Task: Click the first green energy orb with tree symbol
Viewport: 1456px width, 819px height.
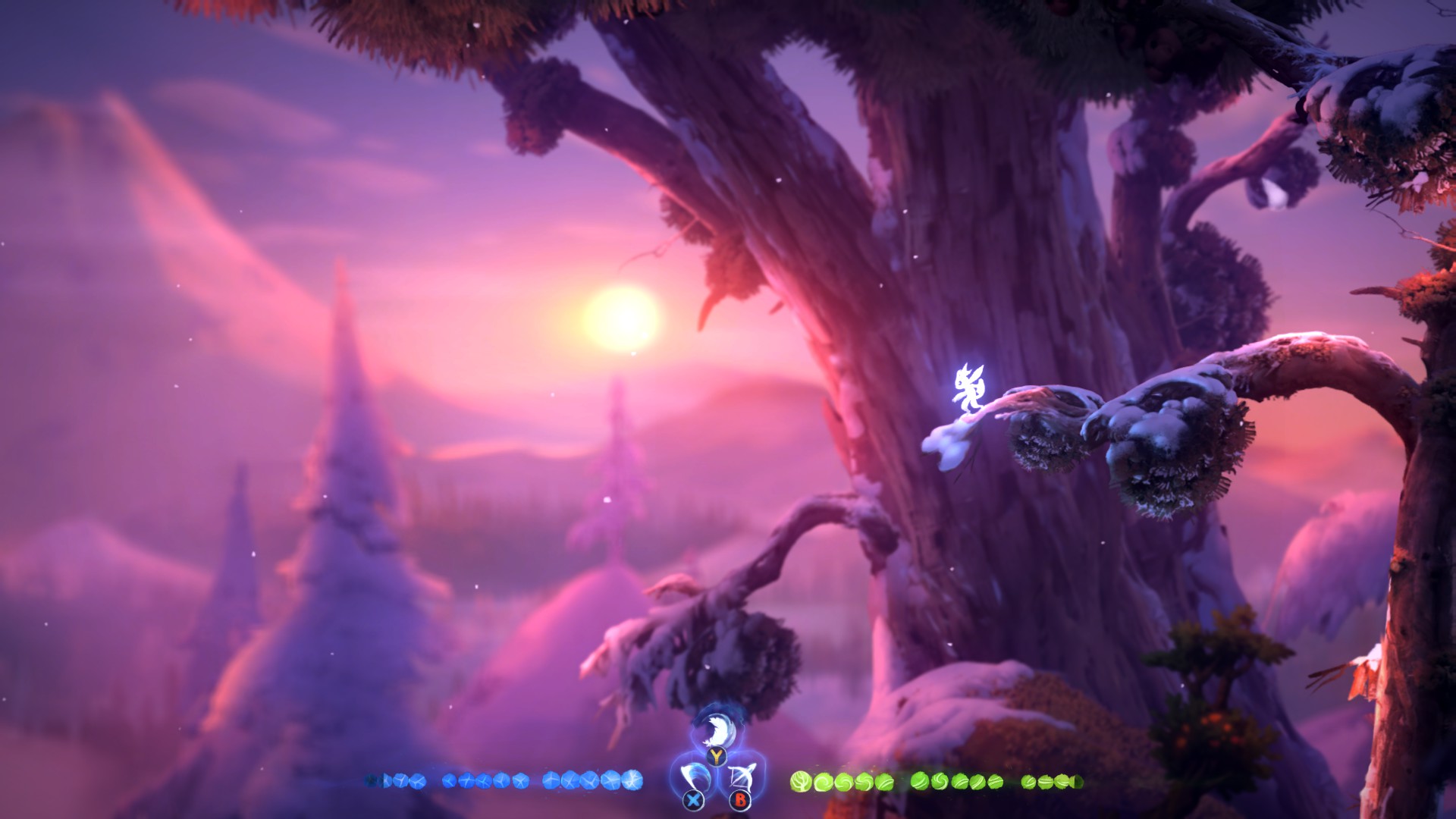Action: click(800, 782)
